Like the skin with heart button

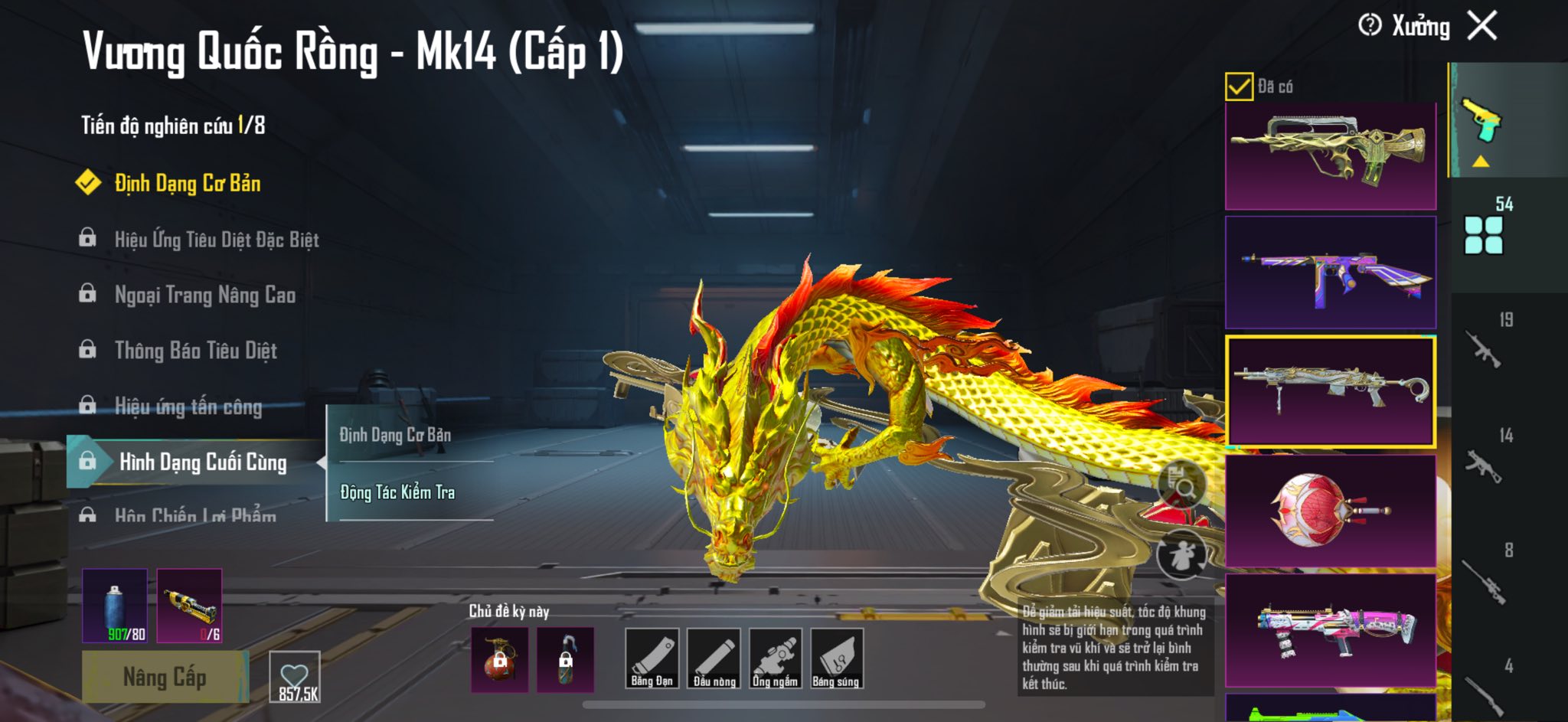coord(295,677)
